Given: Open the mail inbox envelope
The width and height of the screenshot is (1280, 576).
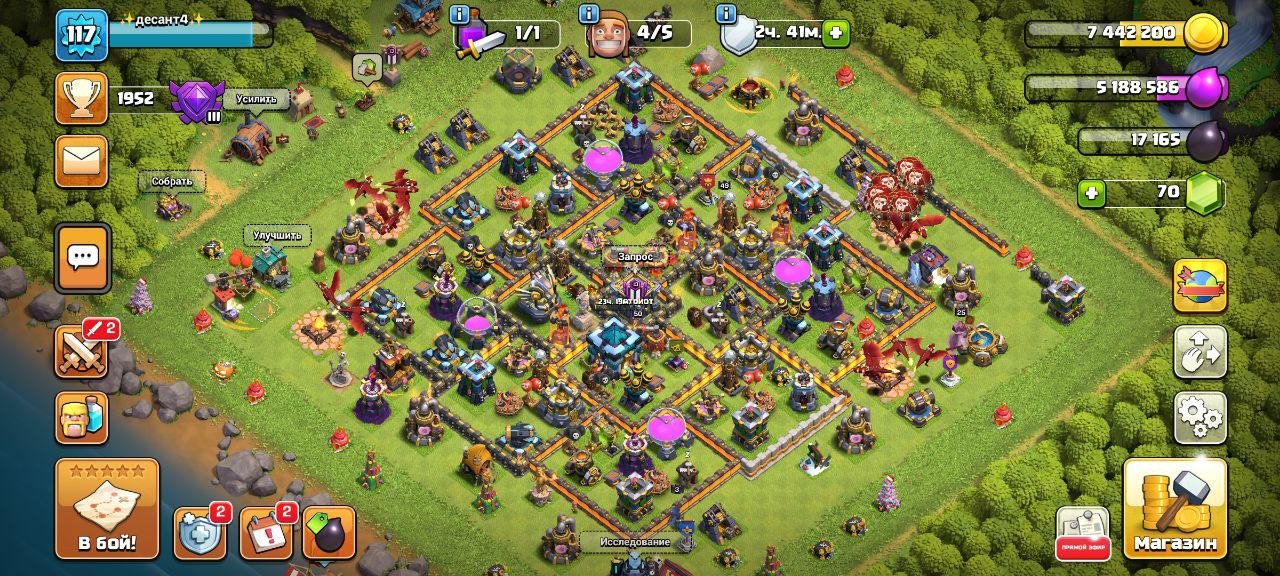Looking at the screenshot, I should (82, 162).
